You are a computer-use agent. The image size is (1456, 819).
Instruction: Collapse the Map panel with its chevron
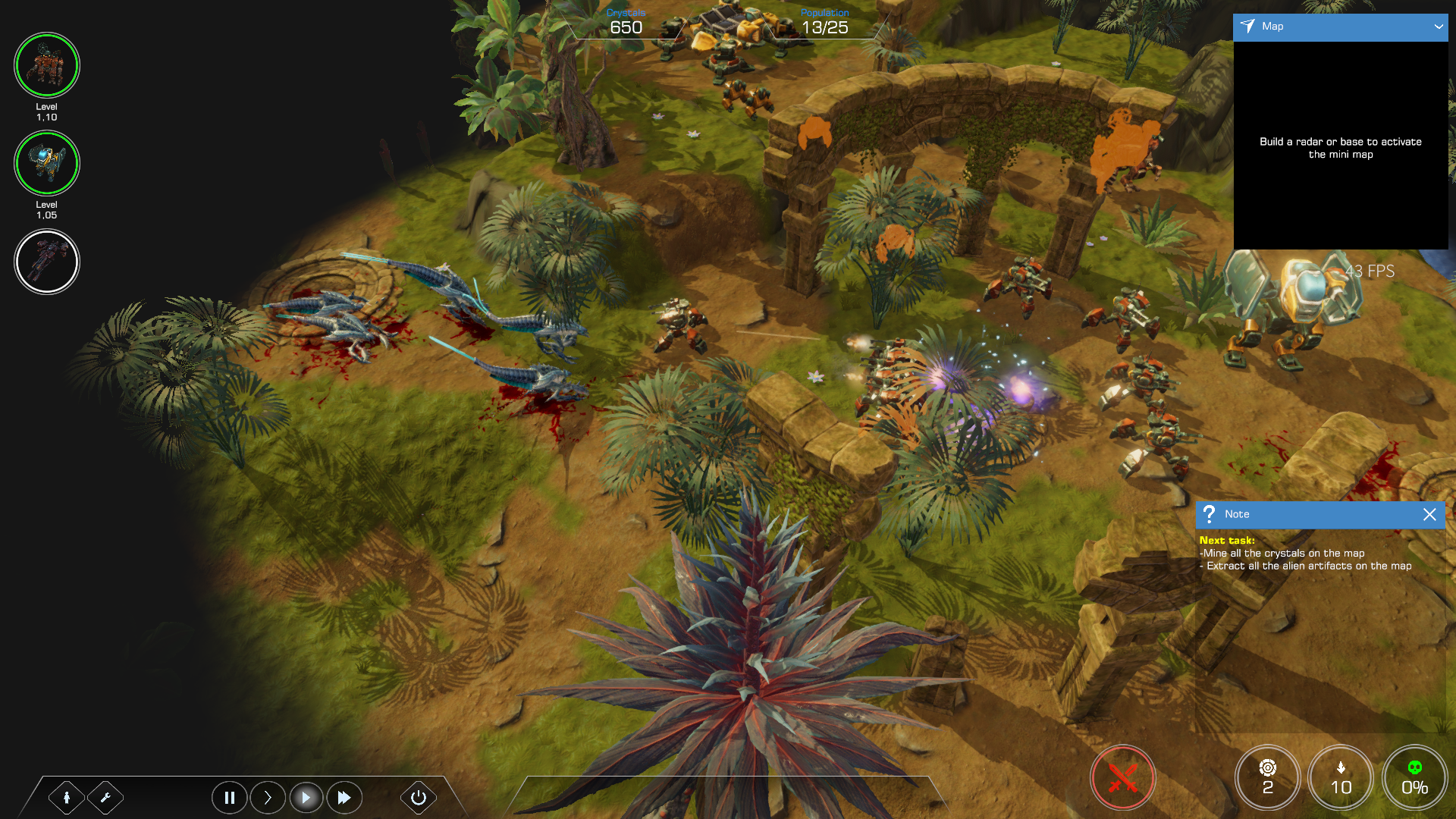pos(1439,27)
